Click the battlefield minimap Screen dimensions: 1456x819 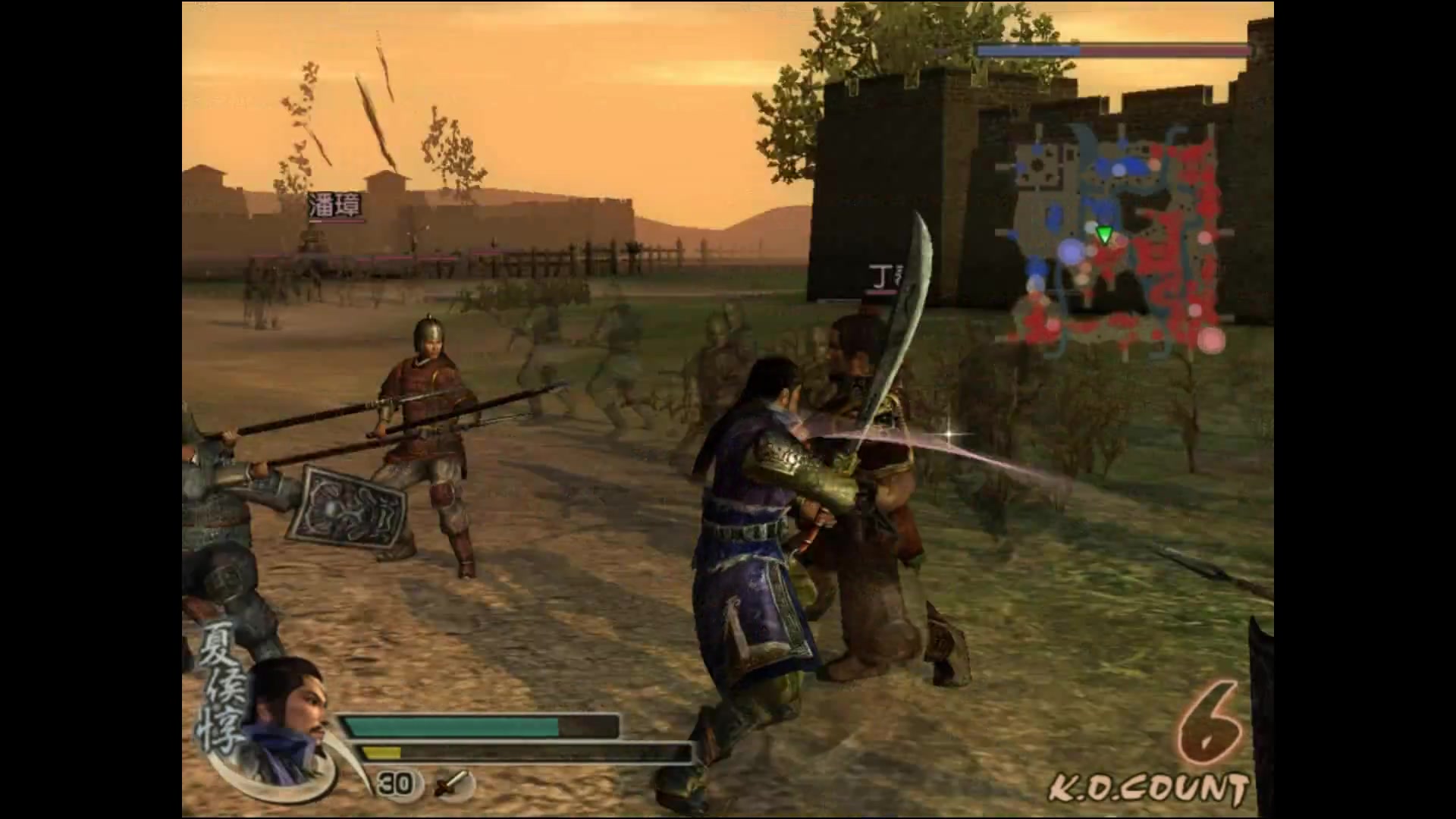tap(1115, 239)
